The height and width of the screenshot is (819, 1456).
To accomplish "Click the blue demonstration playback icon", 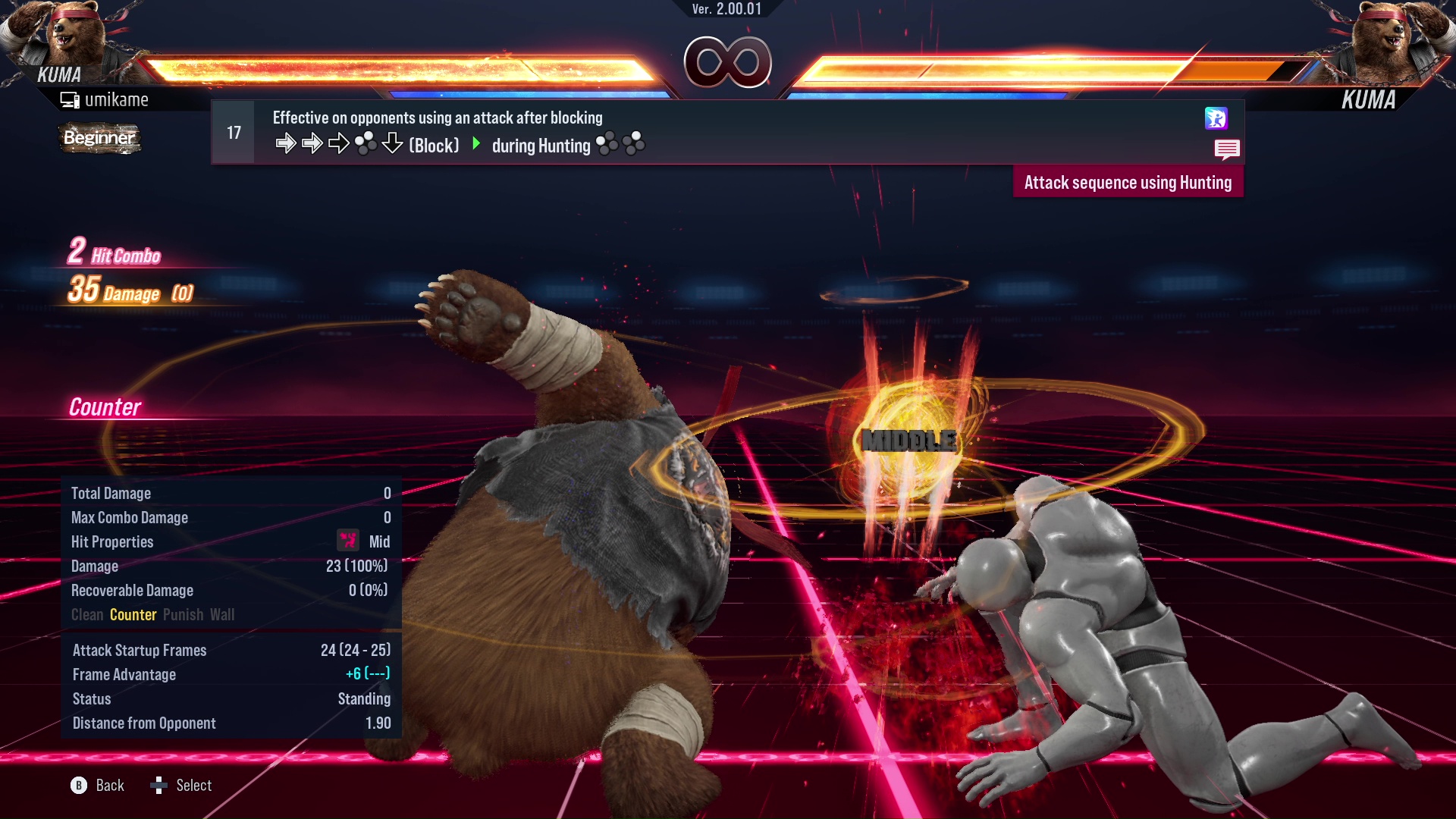I will [x=1217, y=119].
